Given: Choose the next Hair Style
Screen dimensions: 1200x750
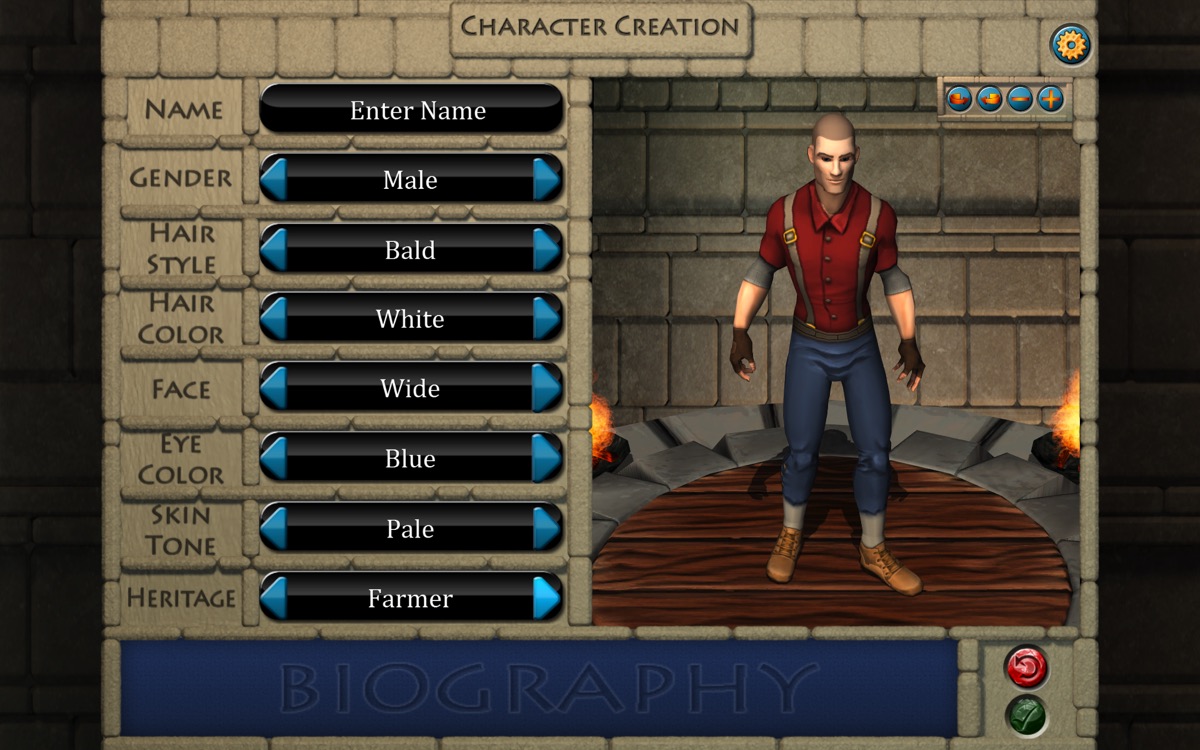Looking at the screenshot, I should point(546,249).
